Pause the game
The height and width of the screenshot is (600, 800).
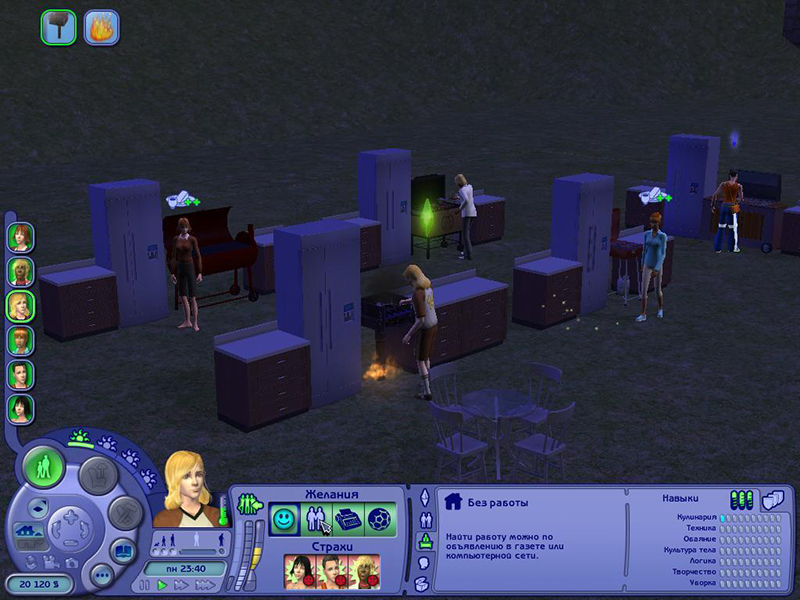pyautogui.click(x=145, y=585)
